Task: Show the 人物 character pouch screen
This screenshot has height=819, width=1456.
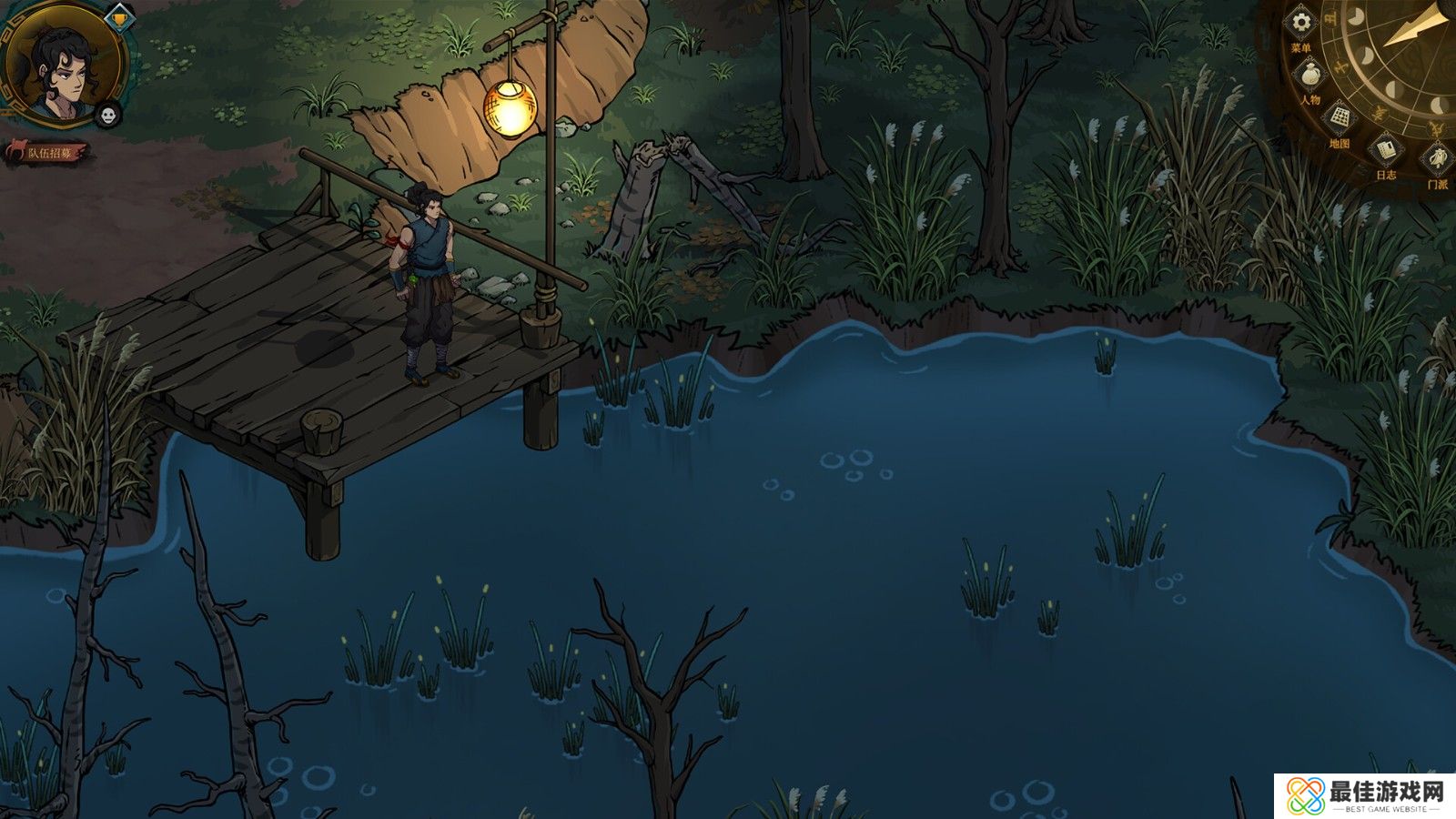Action: pyautogui.click(x=1310, y=74)
